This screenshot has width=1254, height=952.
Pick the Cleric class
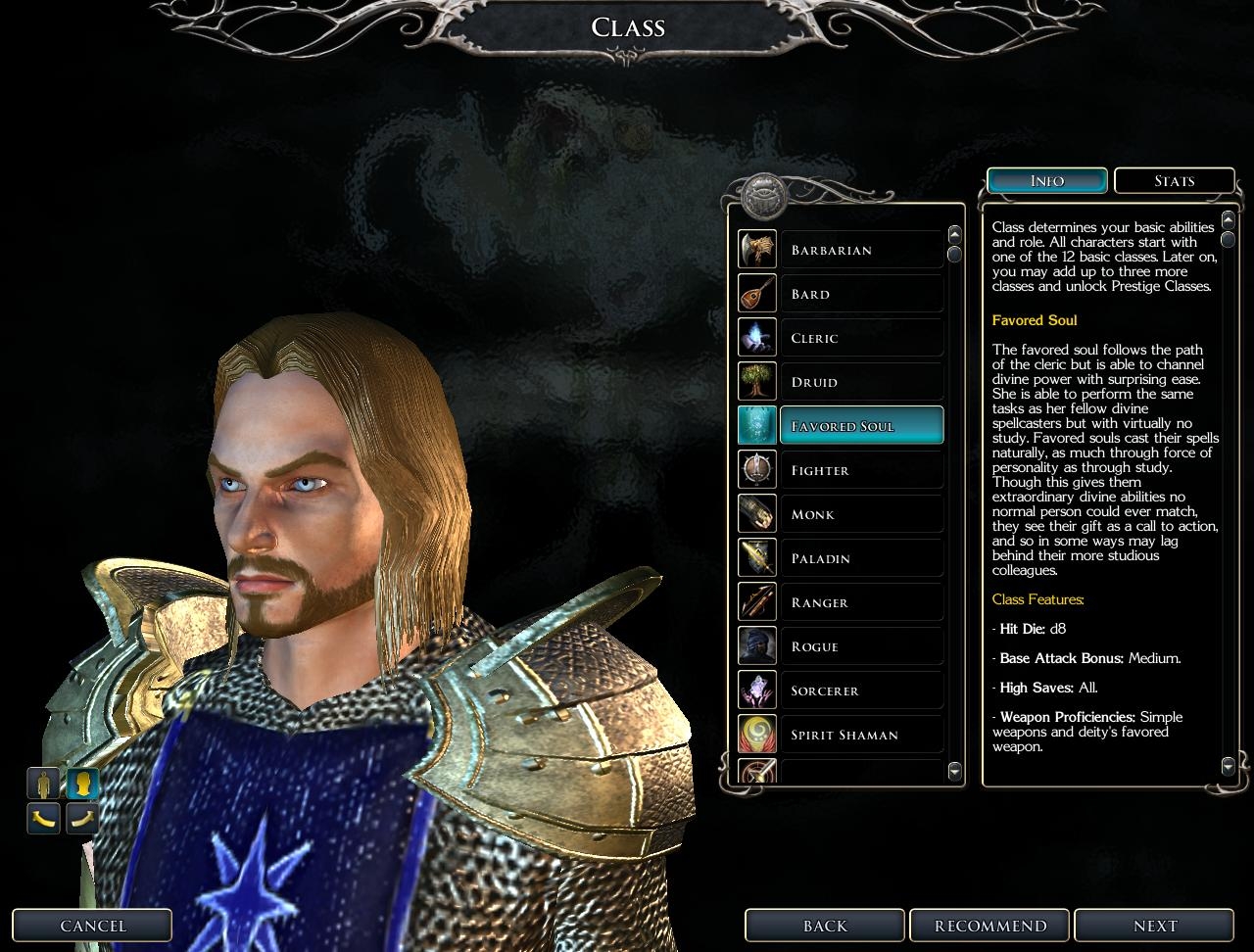pyautogui.click(x=861, y=338)
